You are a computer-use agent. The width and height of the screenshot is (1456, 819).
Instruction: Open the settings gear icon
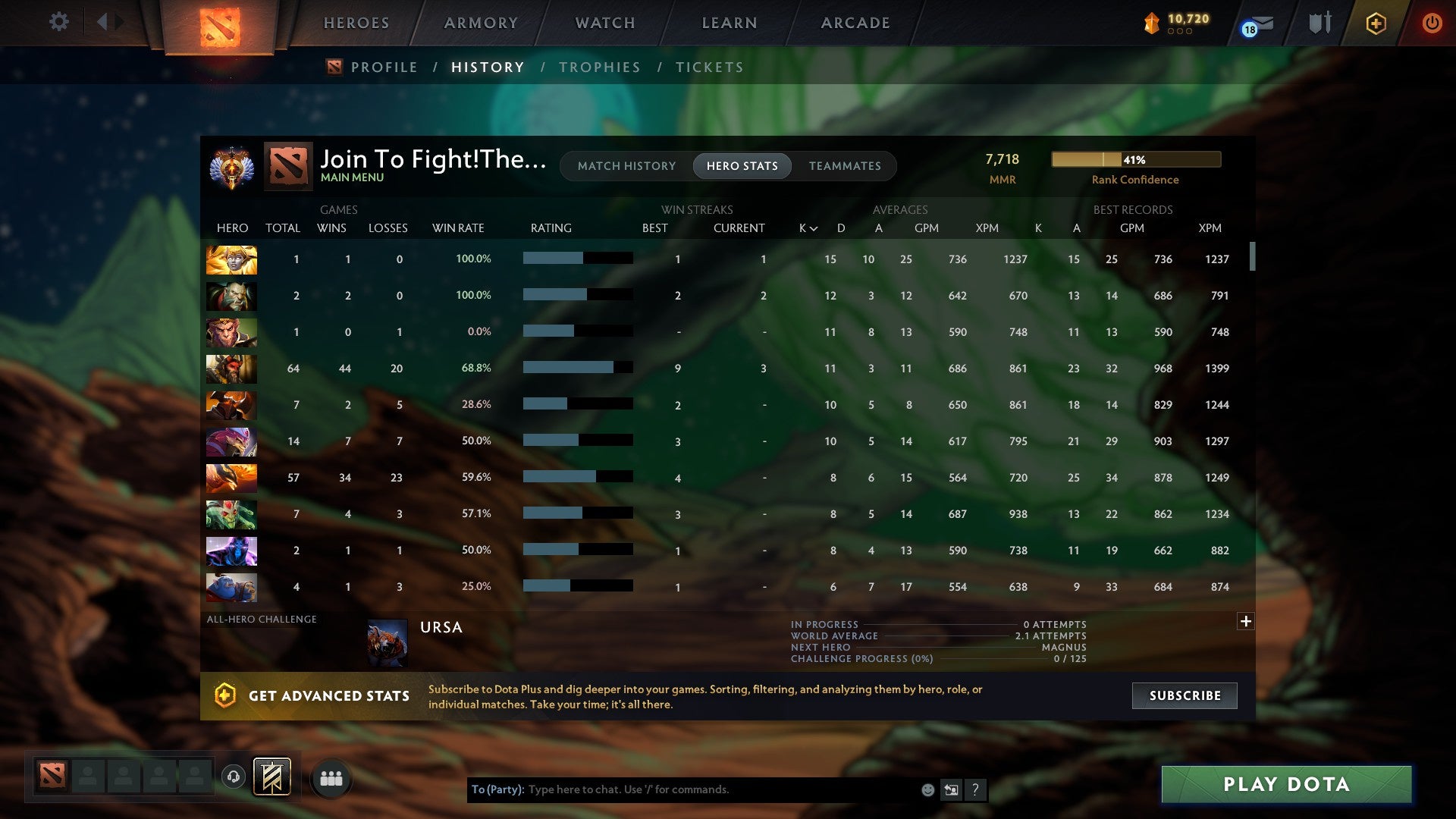(x=59, y=22)
